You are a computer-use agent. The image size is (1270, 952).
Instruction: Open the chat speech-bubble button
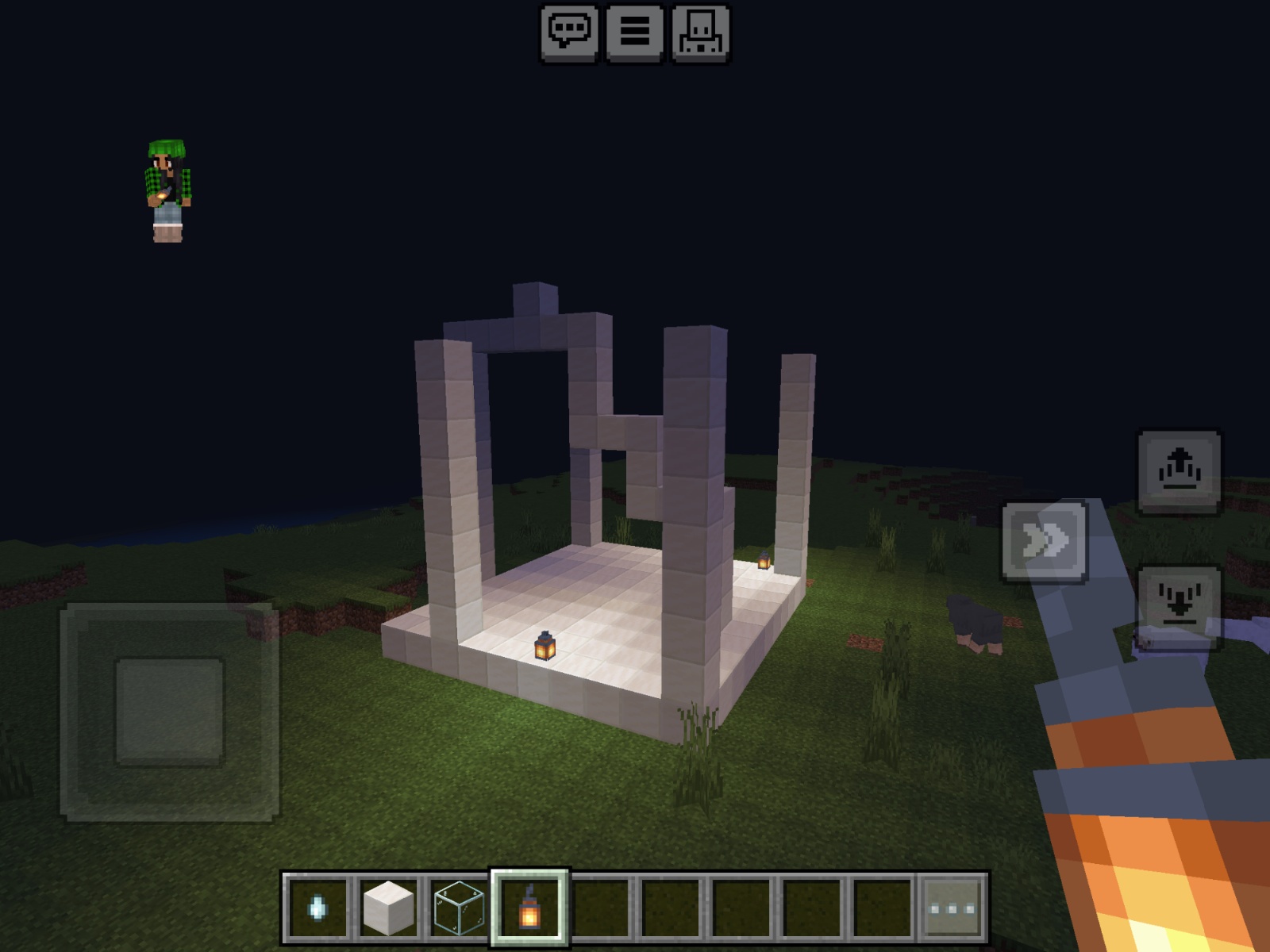tap(569, 33)
